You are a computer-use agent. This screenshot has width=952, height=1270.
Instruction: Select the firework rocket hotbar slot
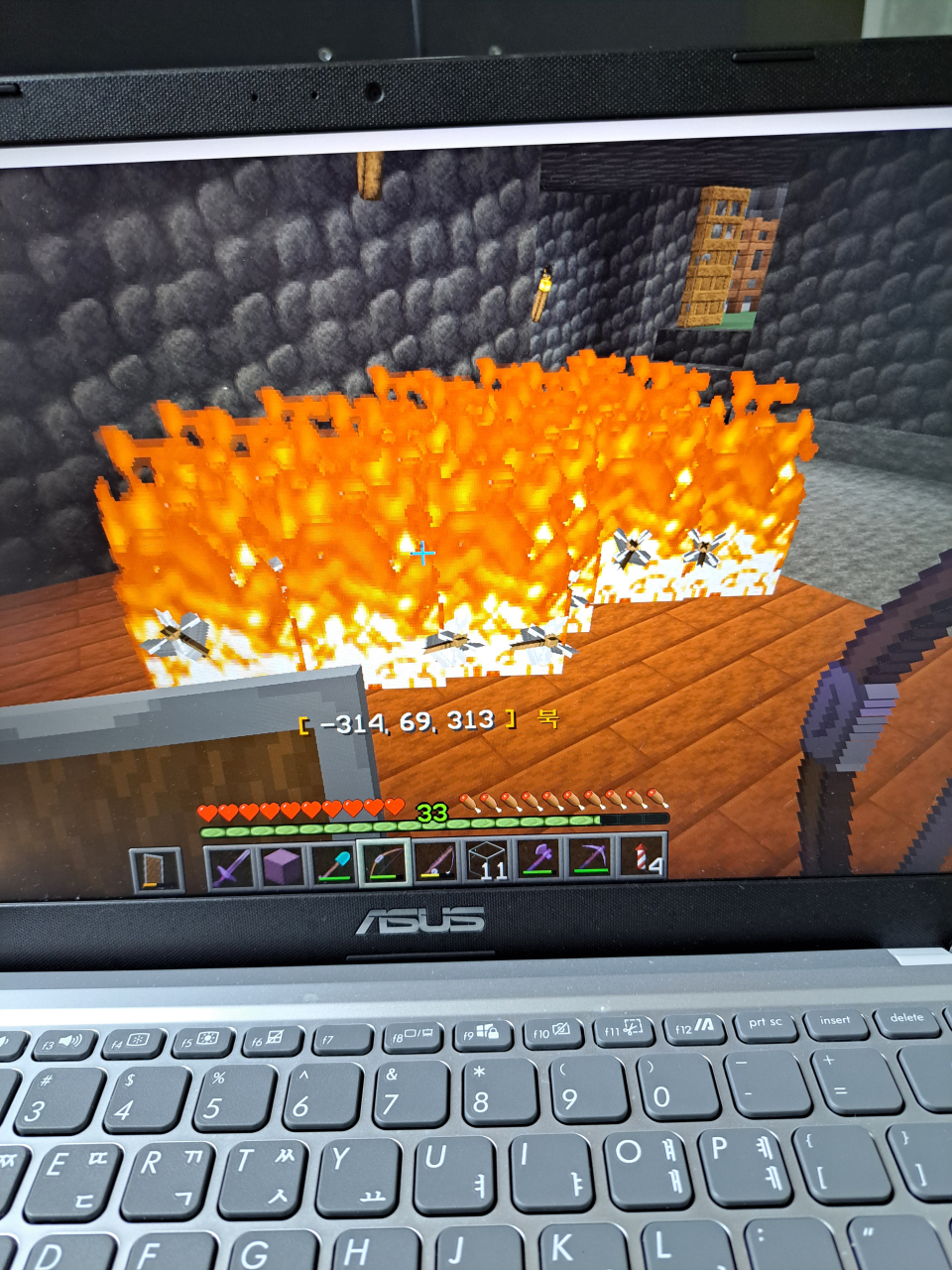pos(642,854)
